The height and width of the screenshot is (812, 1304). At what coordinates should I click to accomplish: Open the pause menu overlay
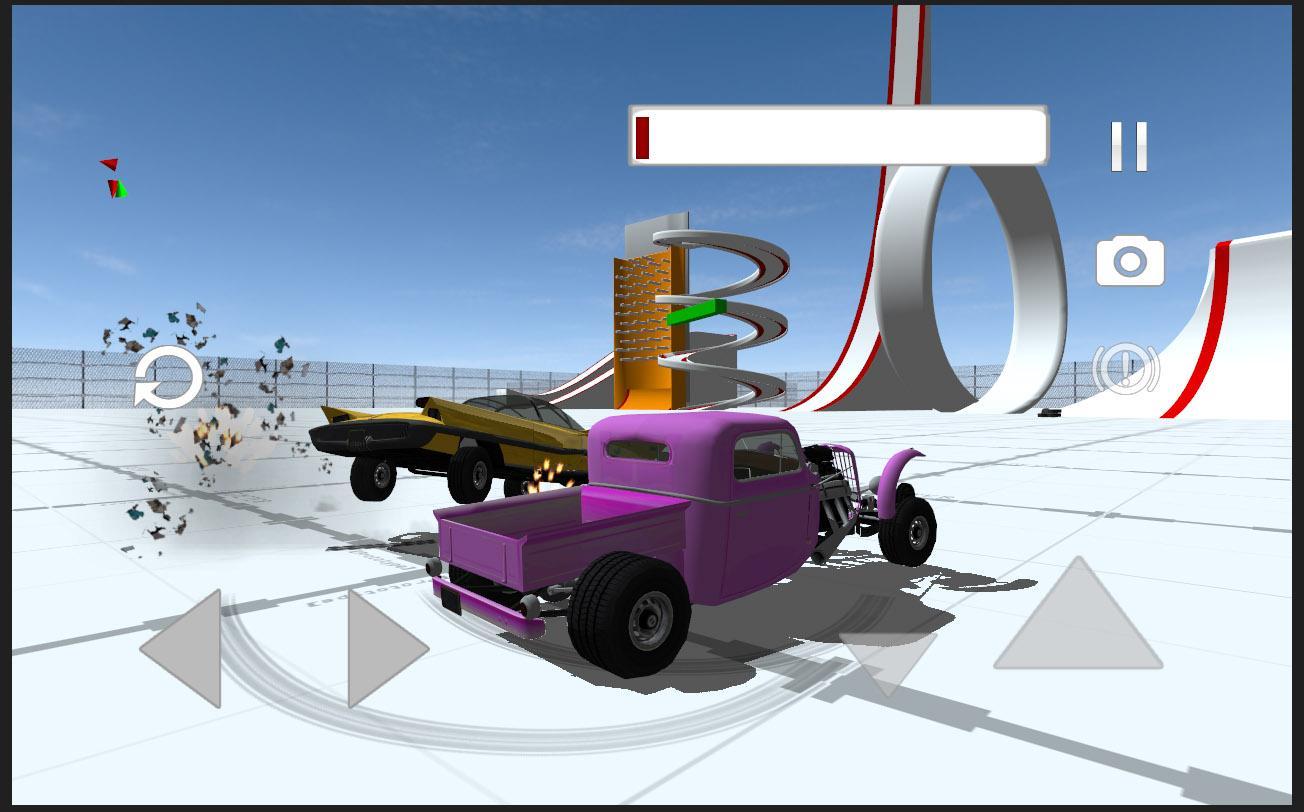tap(1129, 148)
